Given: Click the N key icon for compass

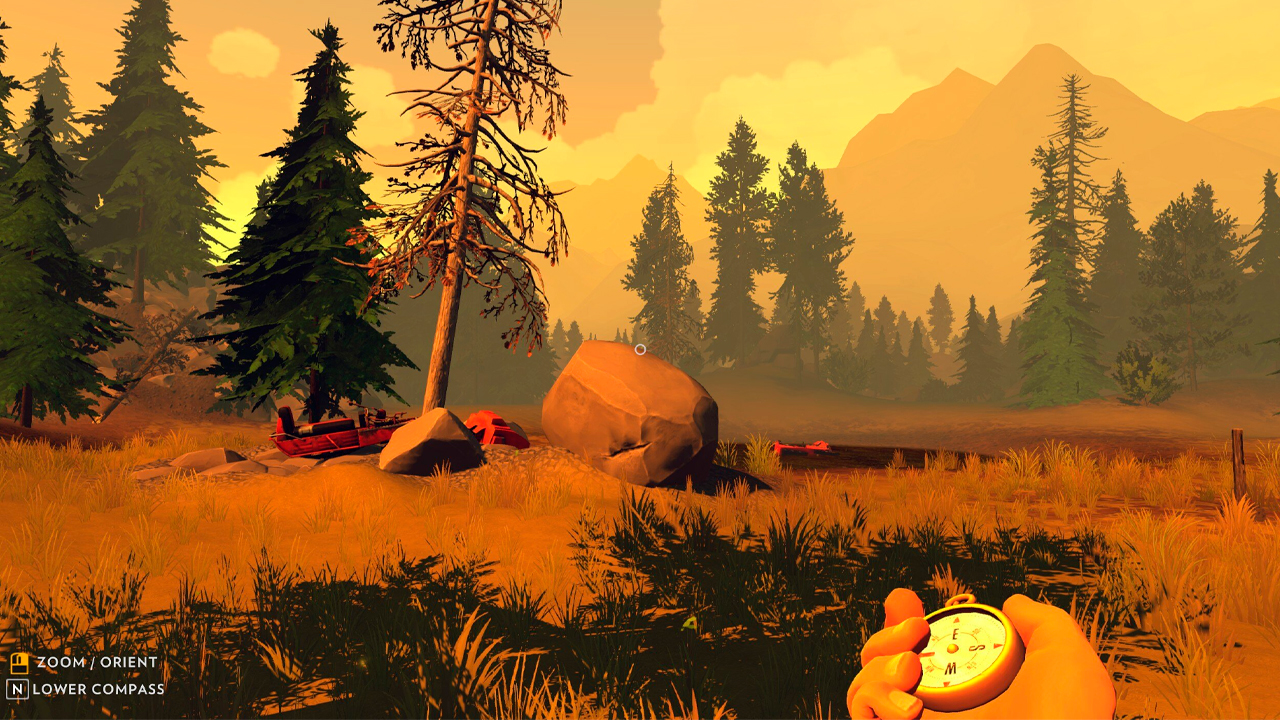Looking at the screenshot, I should click(17, 688).
